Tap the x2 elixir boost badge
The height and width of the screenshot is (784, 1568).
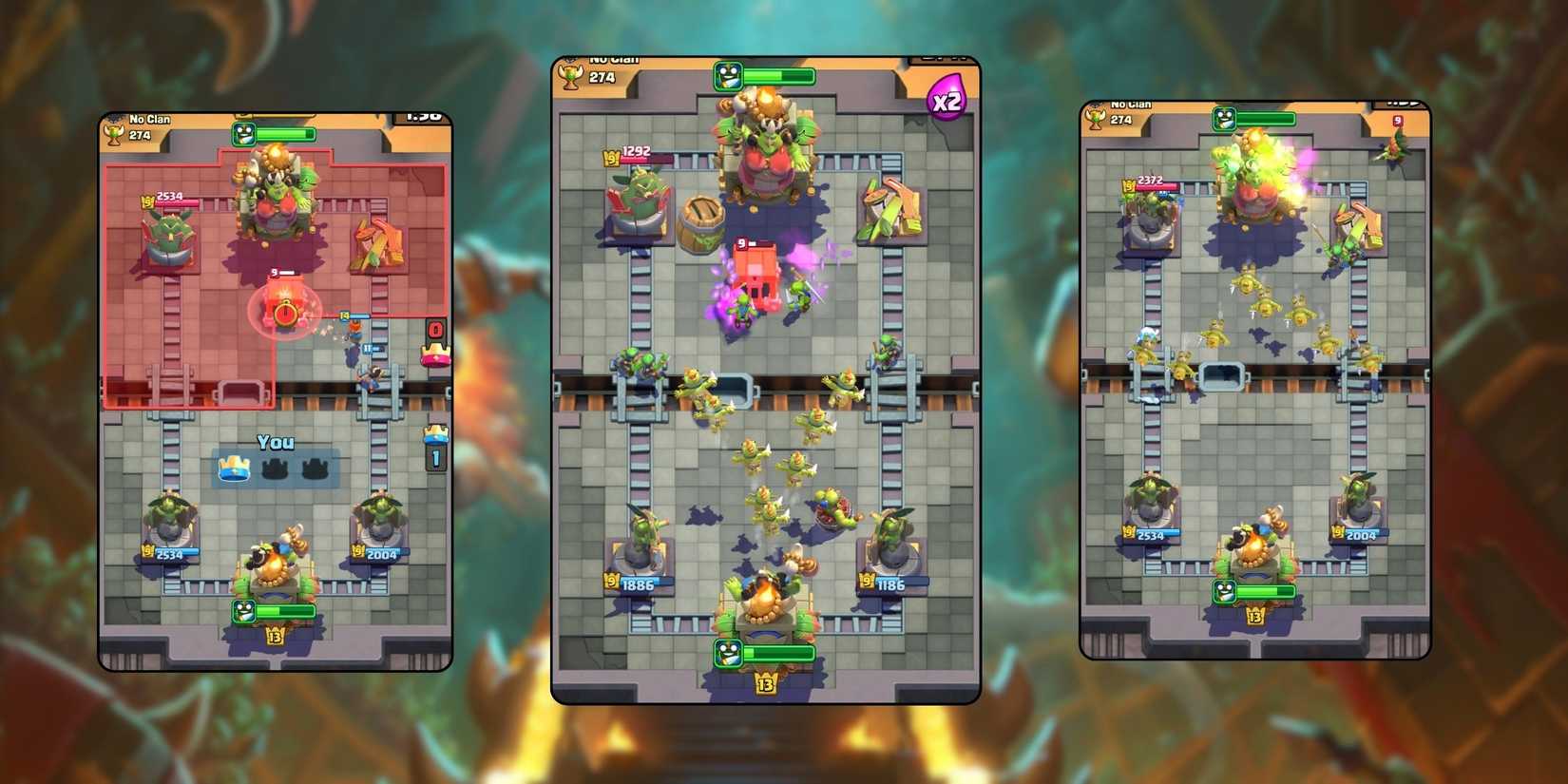pos(947,100)
